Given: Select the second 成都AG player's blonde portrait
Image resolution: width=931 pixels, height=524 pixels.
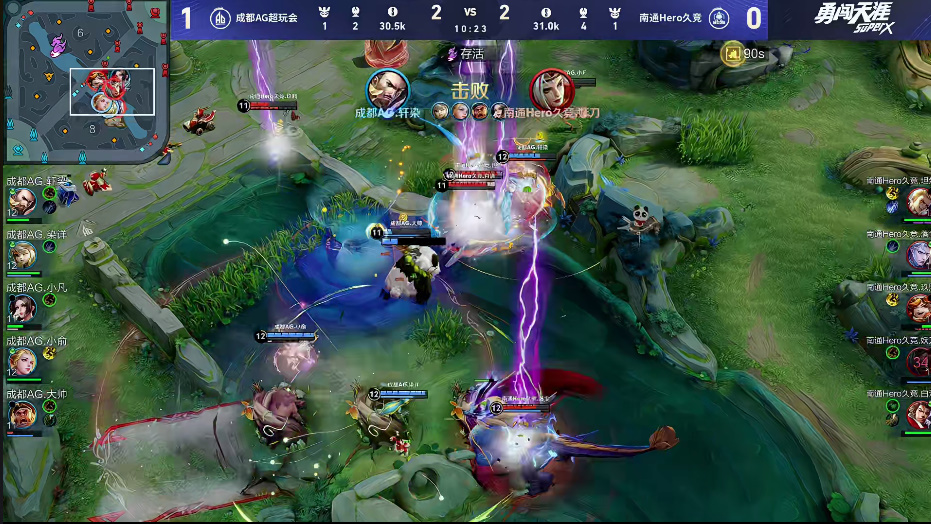Looking at the screenshot, I should pyautogui.click(x=22, y=254).
